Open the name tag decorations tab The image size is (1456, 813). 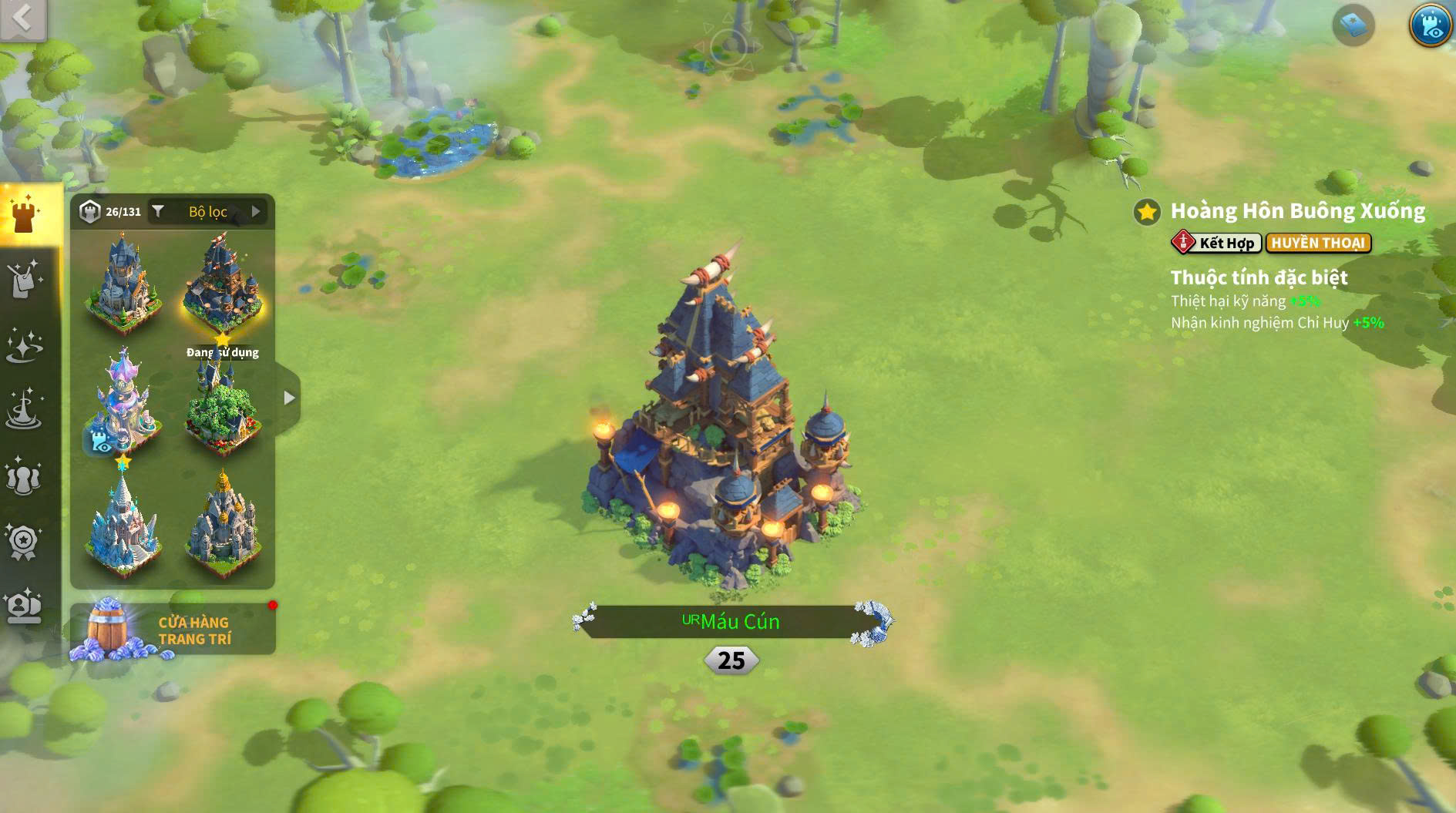coord(25,280)
